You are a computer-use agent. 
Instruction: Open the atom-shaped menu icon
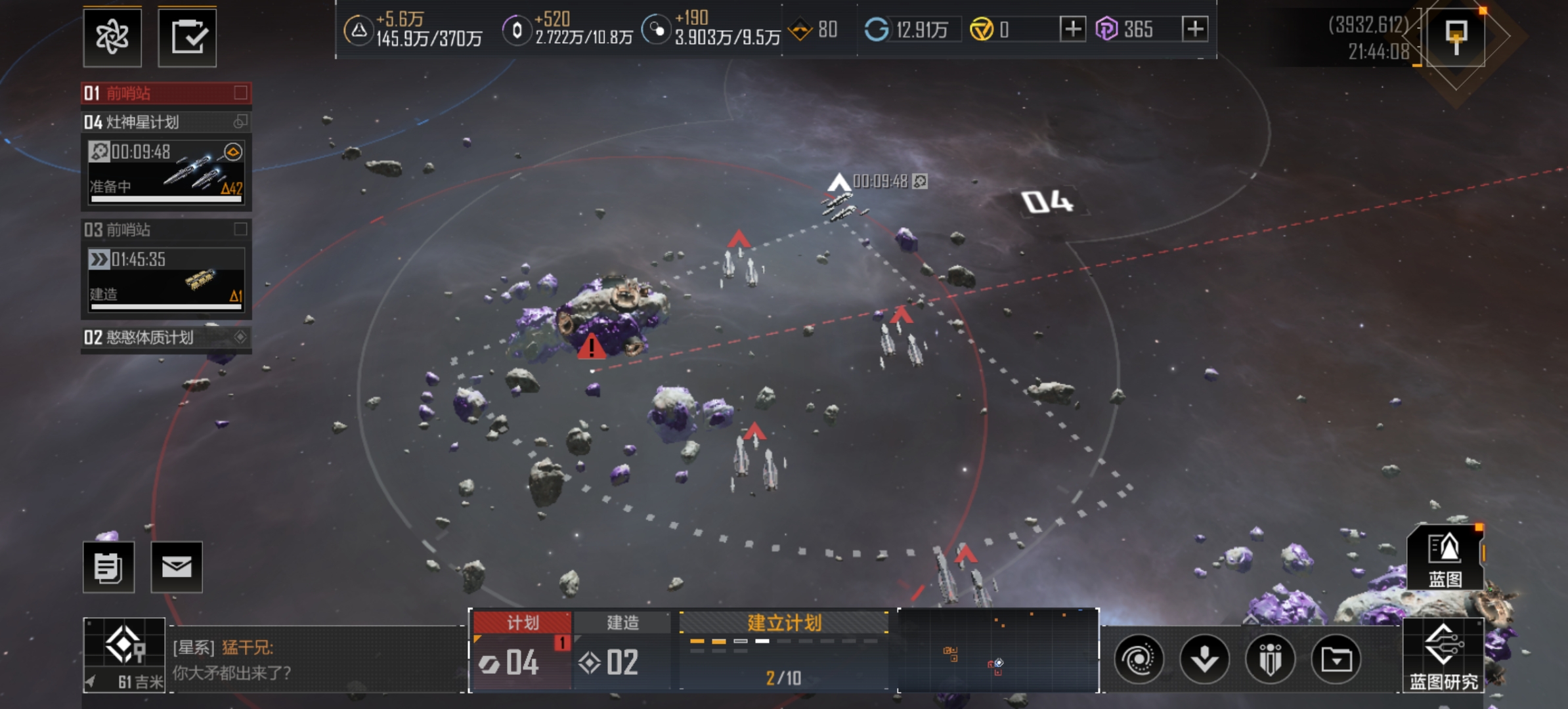(x=112, y=37)
